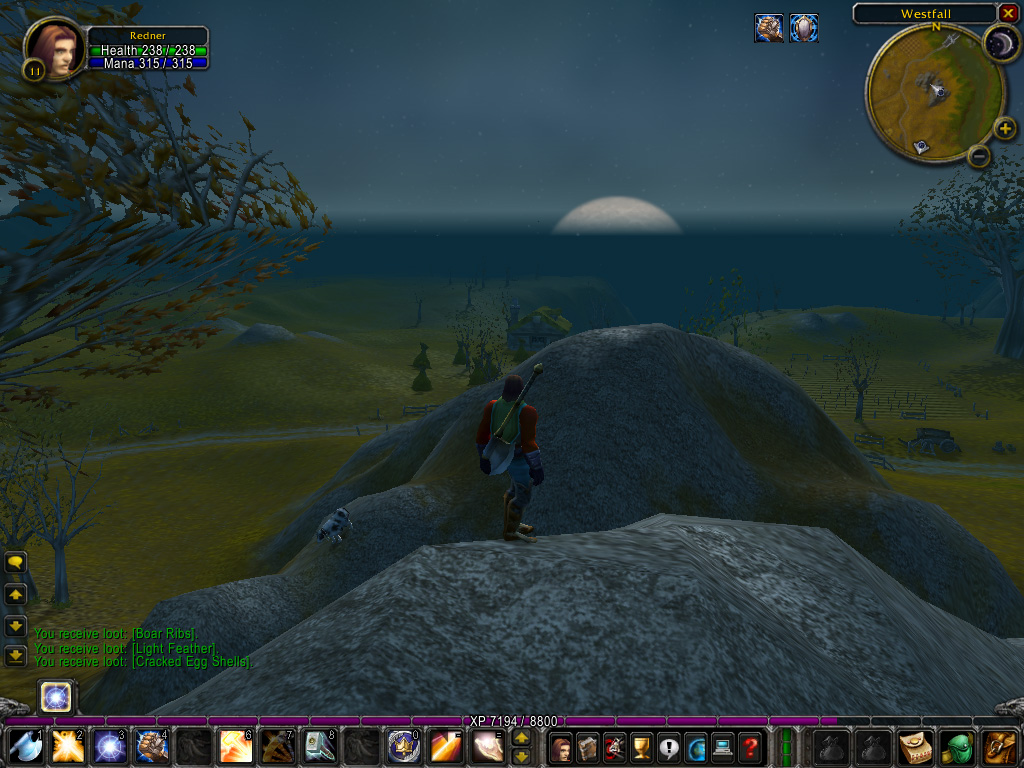Click the moon day-night indicator
1024x768 pixels.
(1000, 43)
